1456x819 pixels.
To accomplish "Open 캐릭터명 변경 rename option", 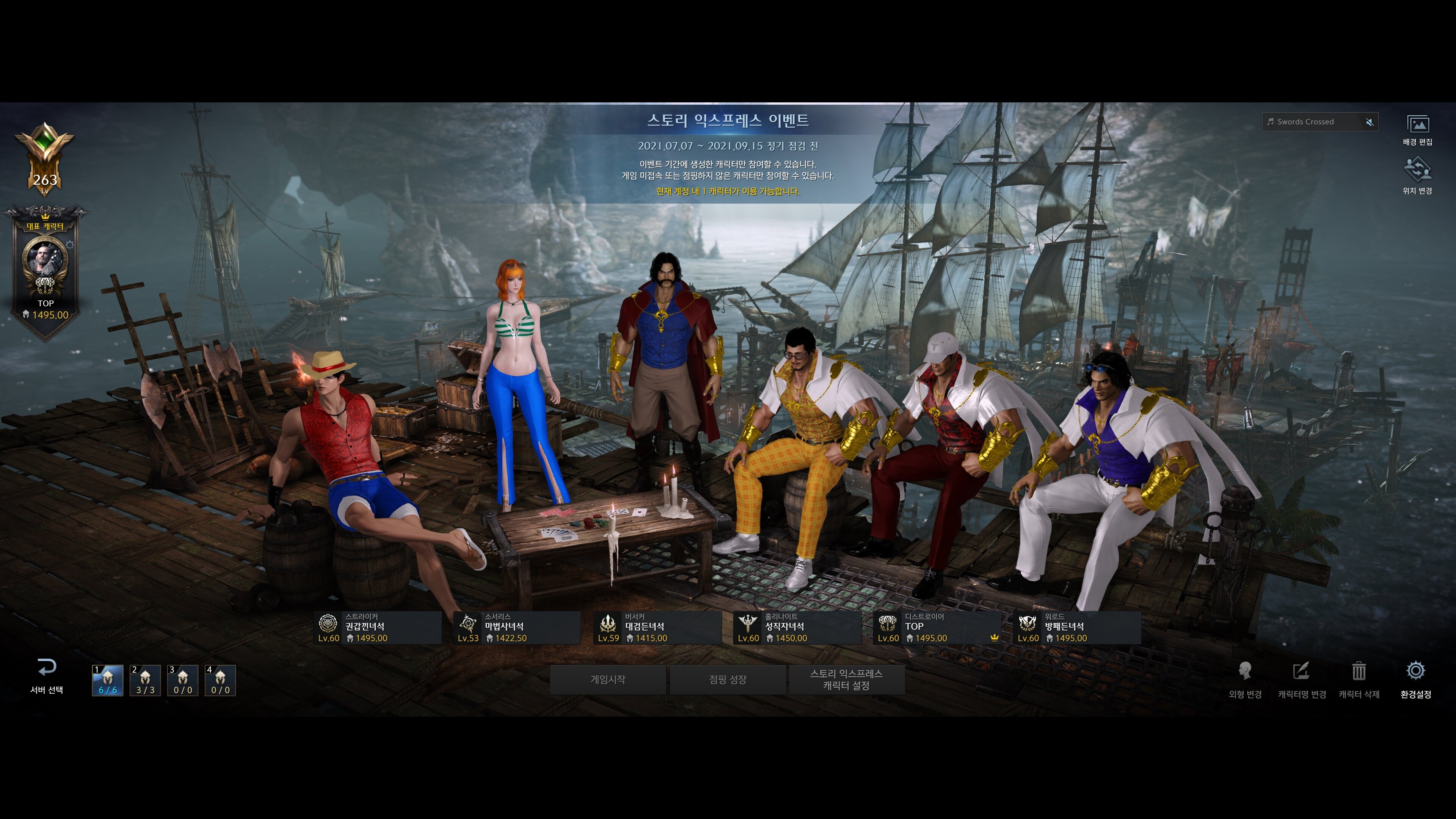I will [1302, 679].
